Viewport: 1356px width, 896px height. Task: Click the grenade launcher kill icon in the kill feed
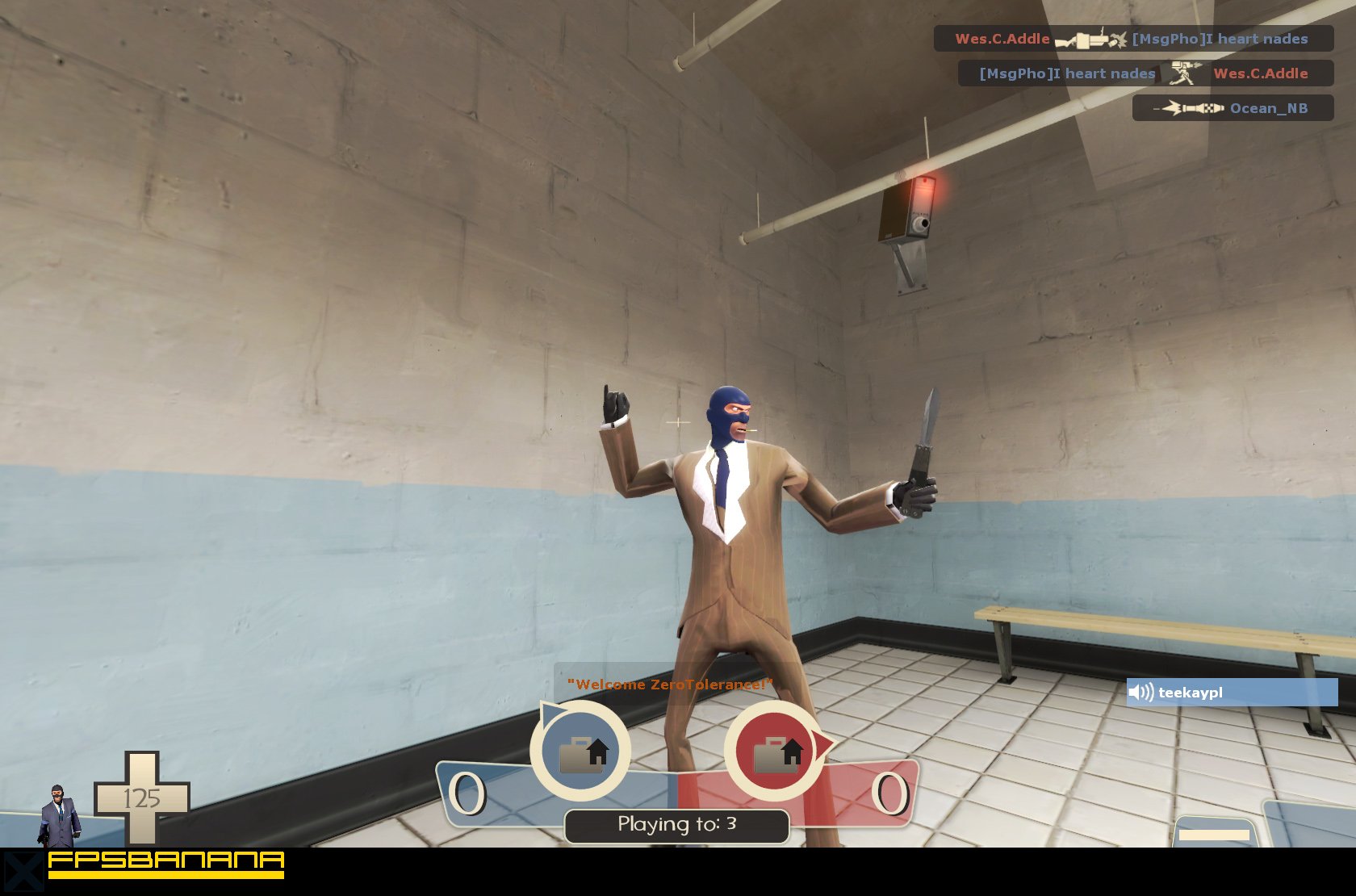click(1090, 38)
